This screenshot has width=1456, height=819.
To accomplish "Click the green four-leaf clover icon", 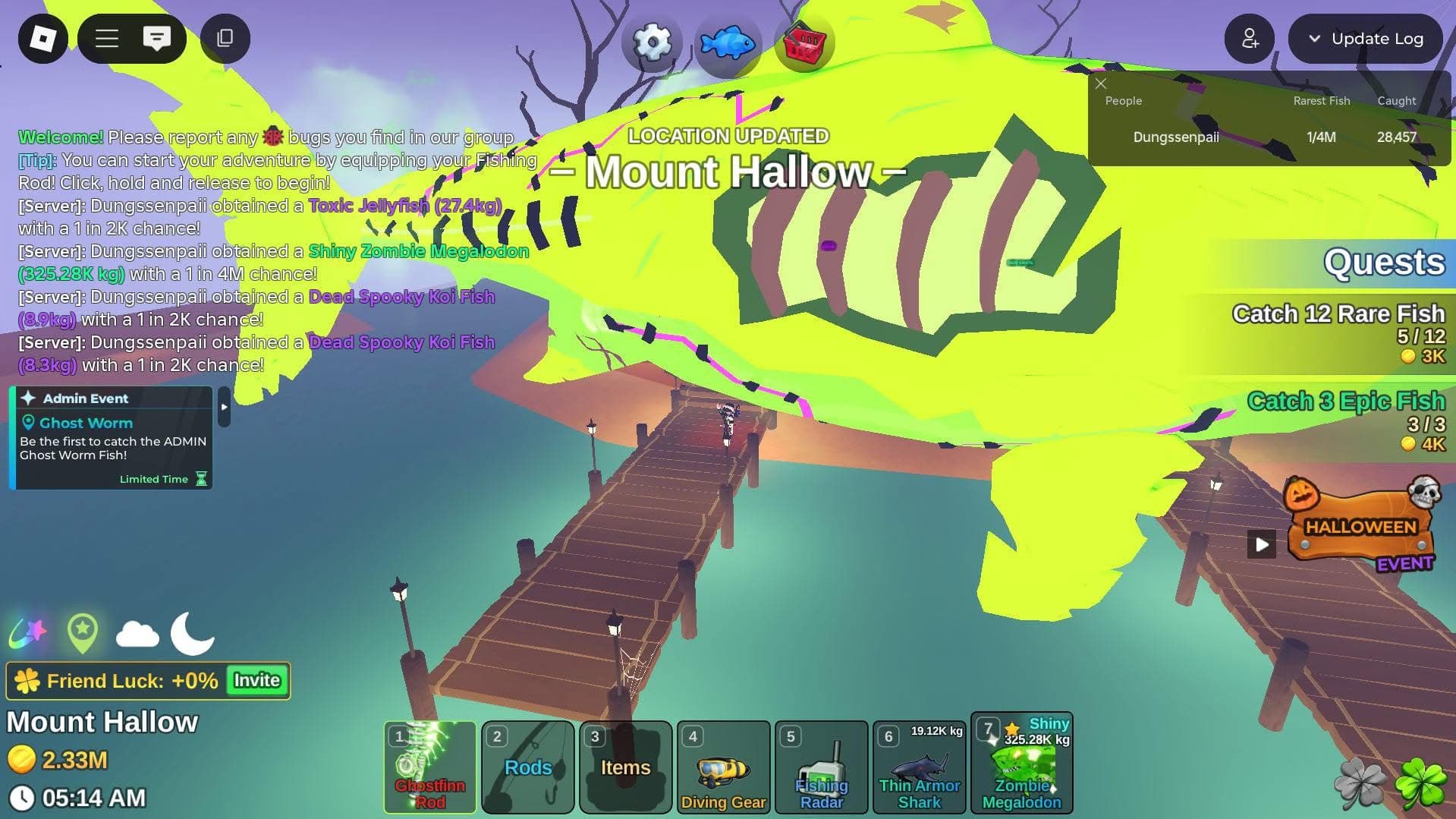I will point(1420,784).
